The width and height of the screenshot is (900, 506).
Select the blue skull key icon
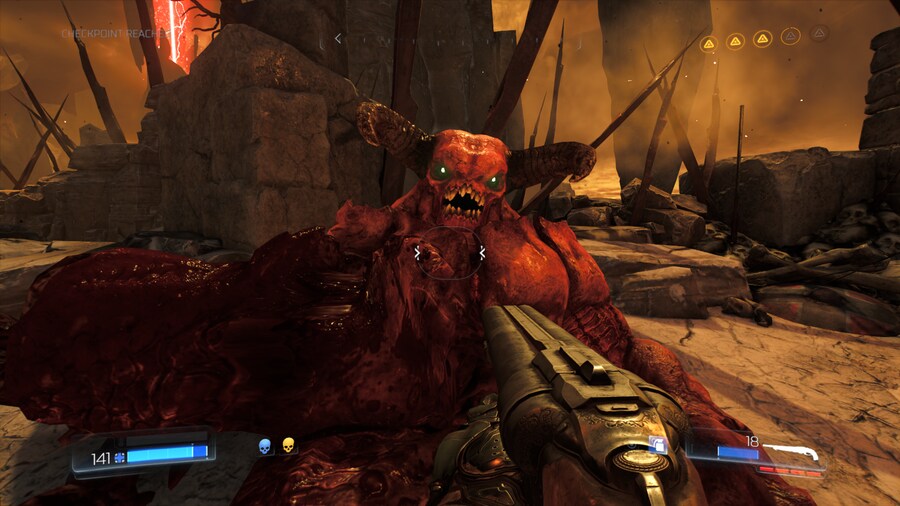[265, 446]
